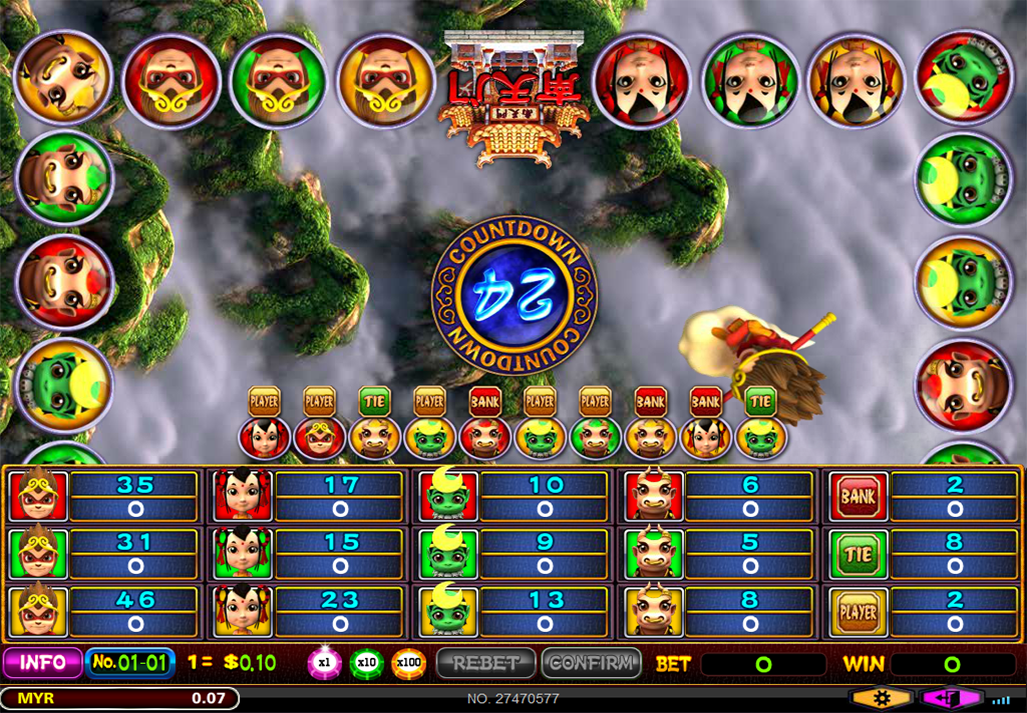Image resolution: width=1027 pixels, height=713 pixels.
Task: Open the INFO panel
Action: 43,663
